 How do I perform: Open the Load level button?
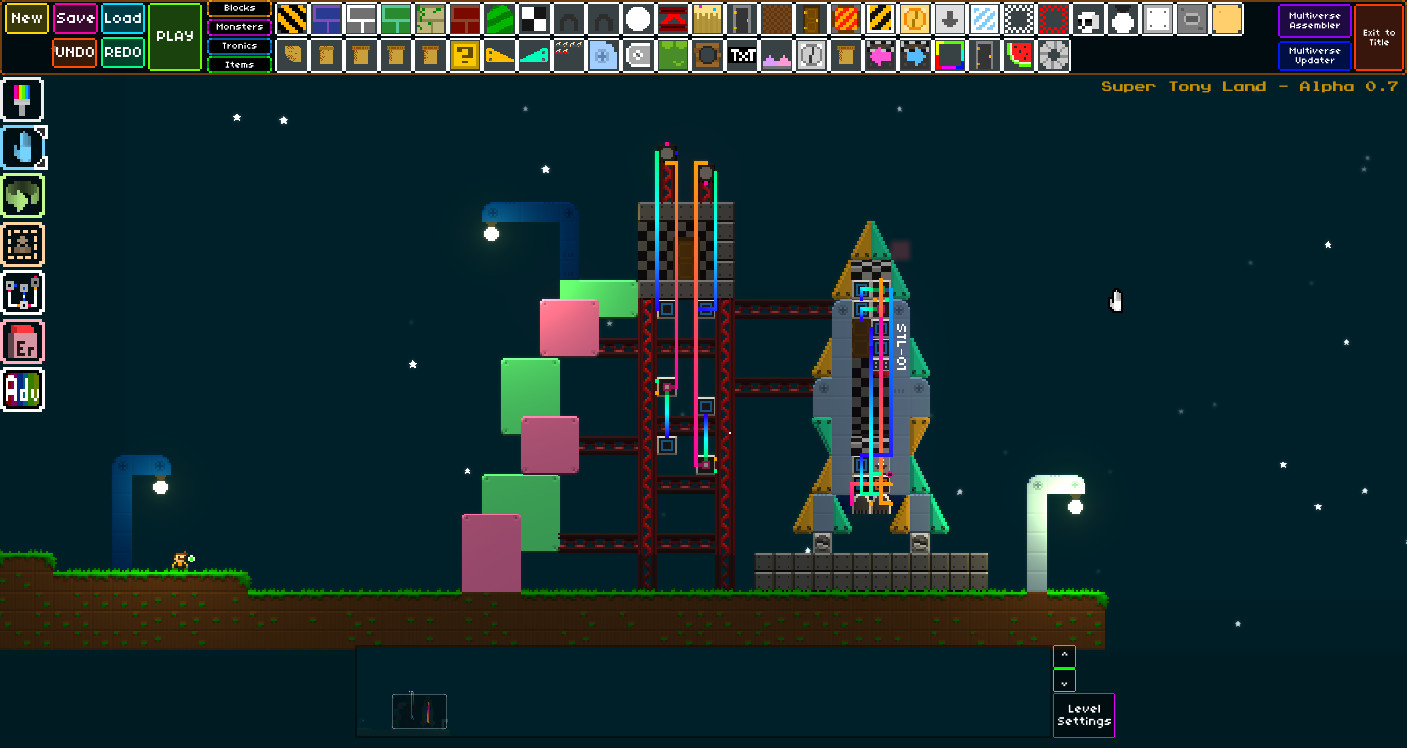(123, 18)
